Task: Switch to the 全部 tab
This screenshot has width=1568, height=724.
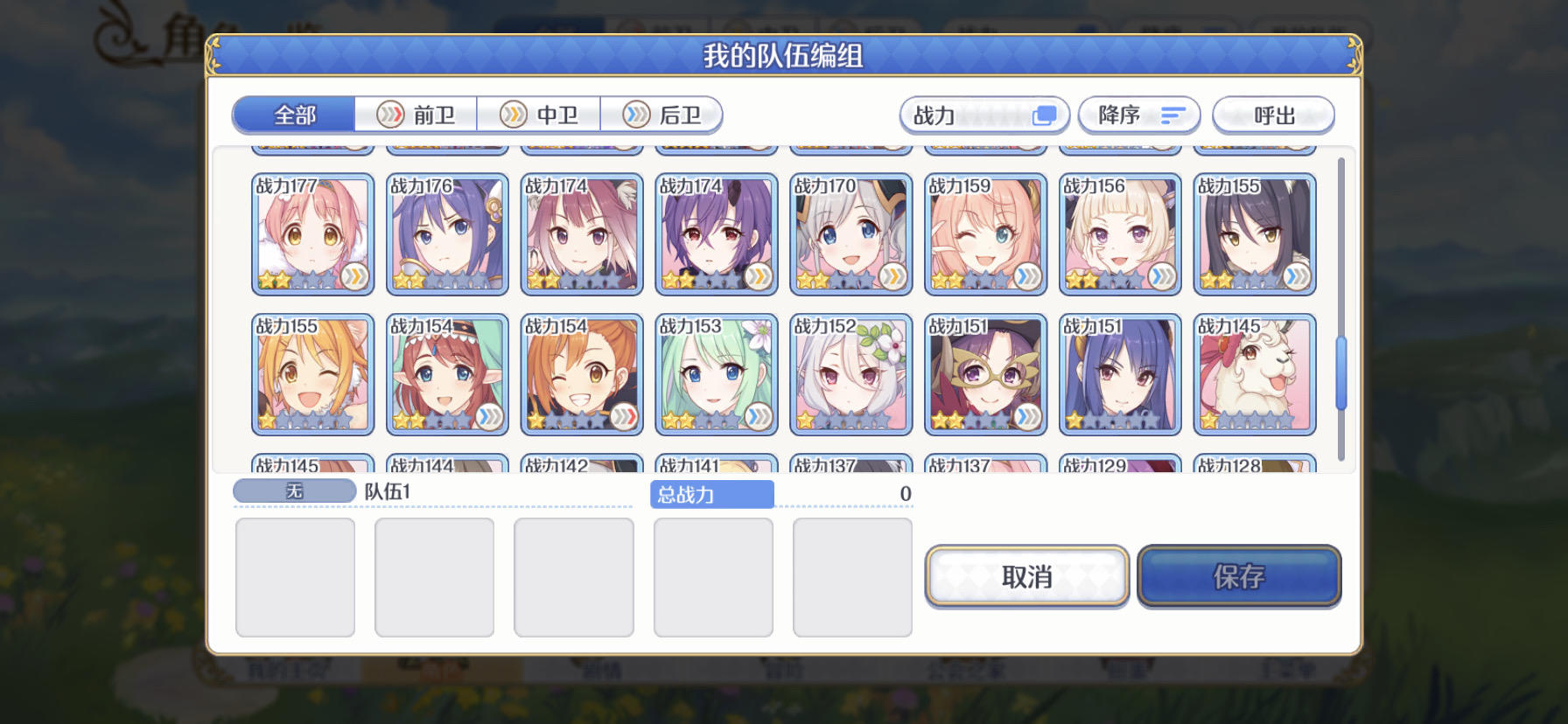Action: click(x=294, y=115)
